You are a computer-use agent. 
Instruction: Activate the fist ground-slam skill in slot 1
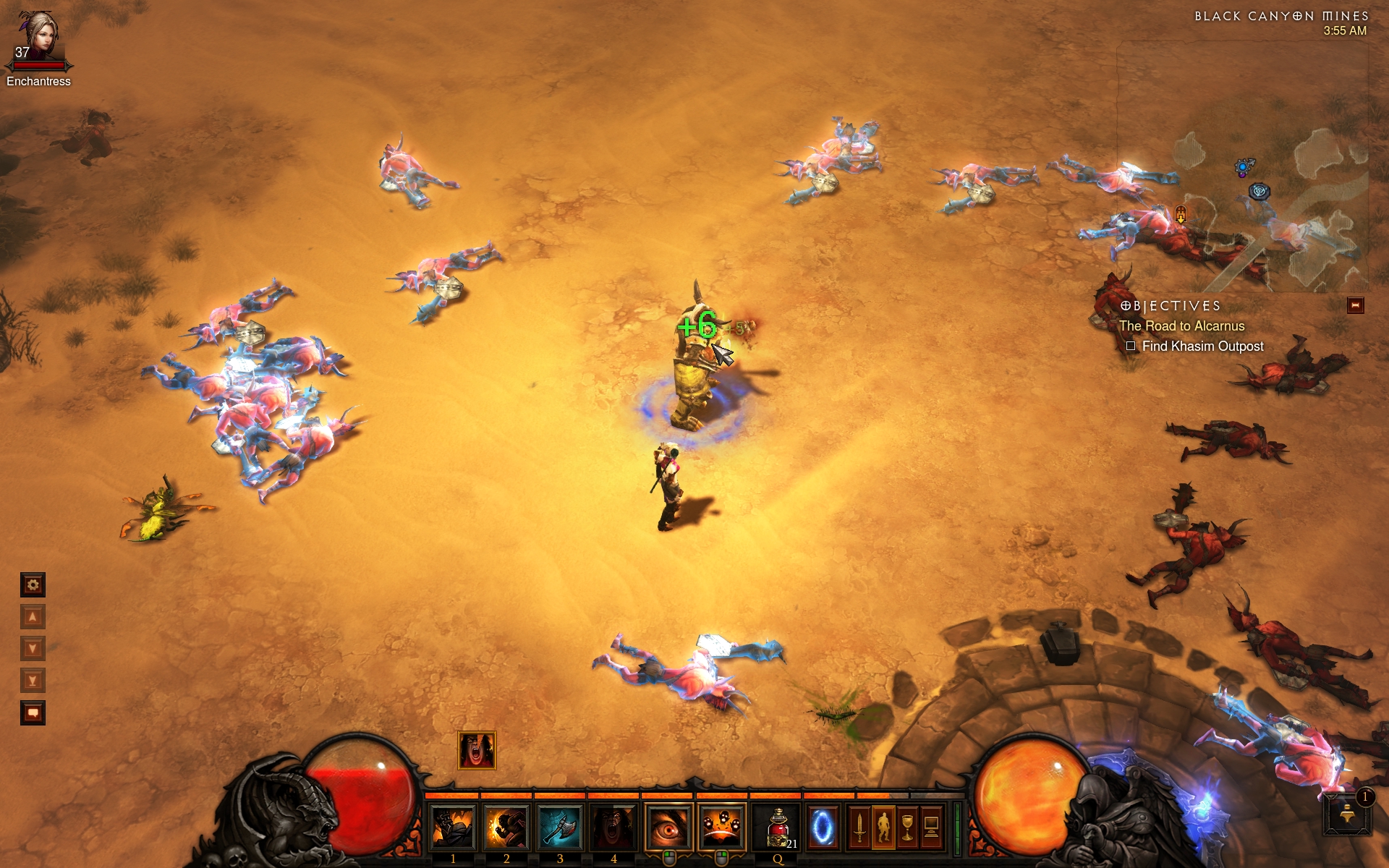click(453, 827)
